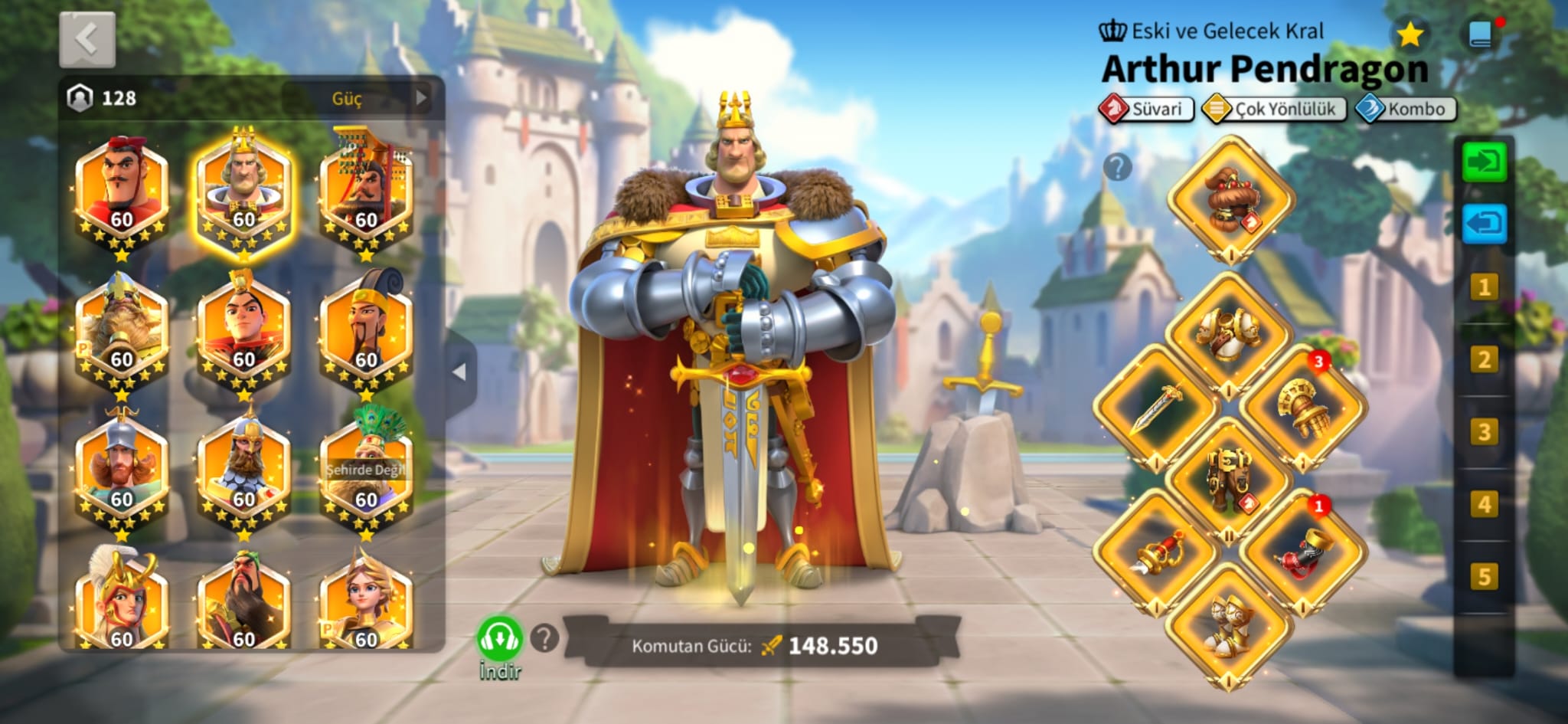Show the Süvari talent tag

[1146, 109]
